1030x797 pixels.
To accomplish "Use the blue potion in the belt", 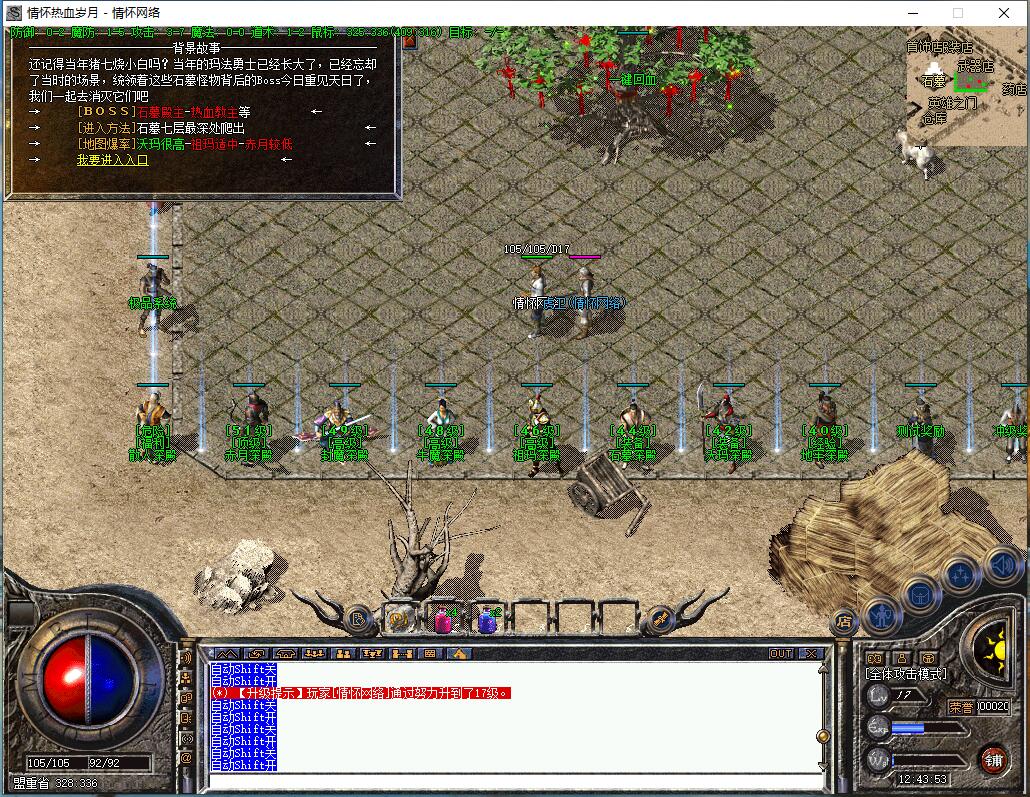I will [487, 621].
